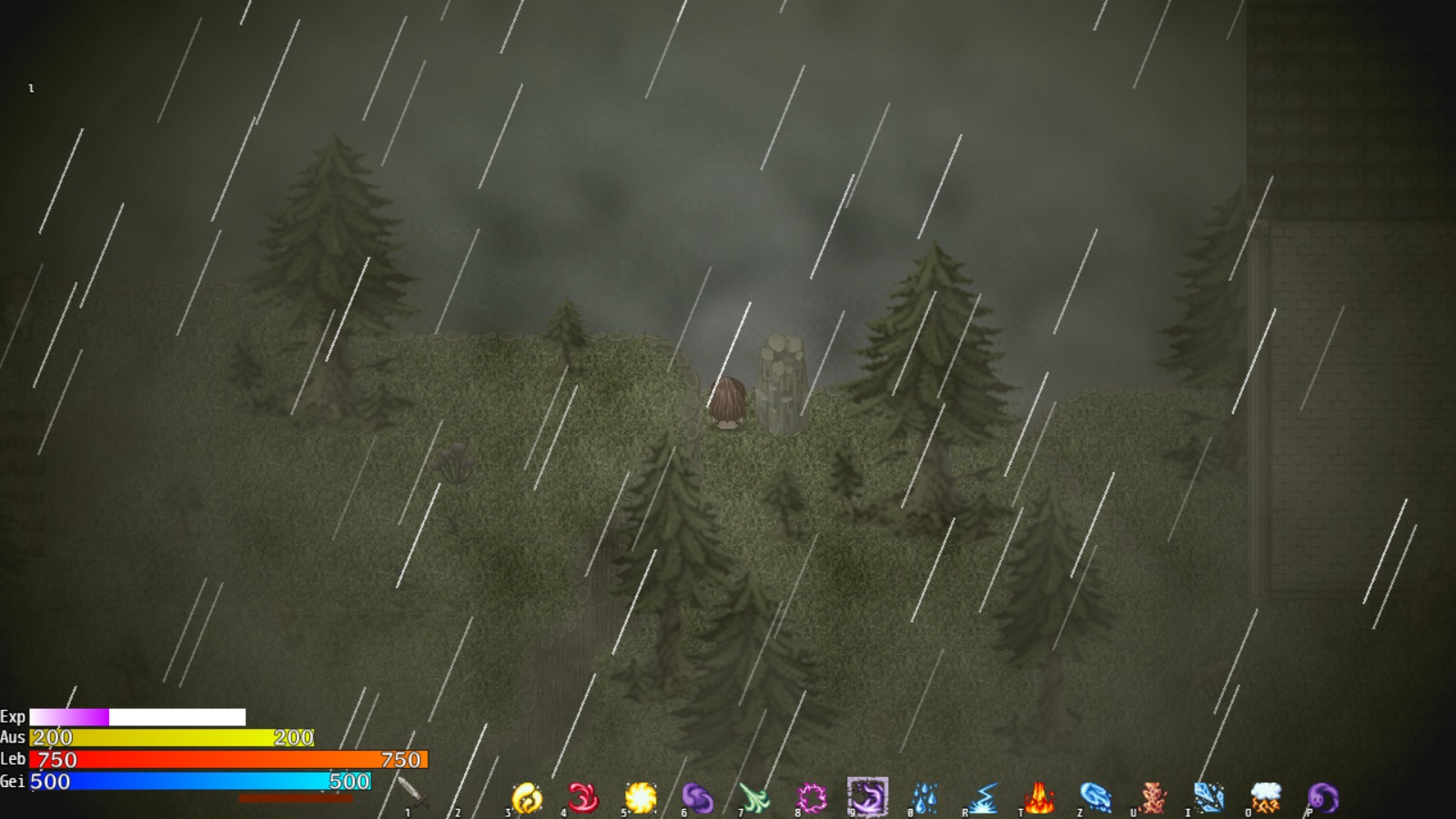Cast the magenta thorn ring spell
This screenshot has width=1456, height=819.
[x=811, y=798]
